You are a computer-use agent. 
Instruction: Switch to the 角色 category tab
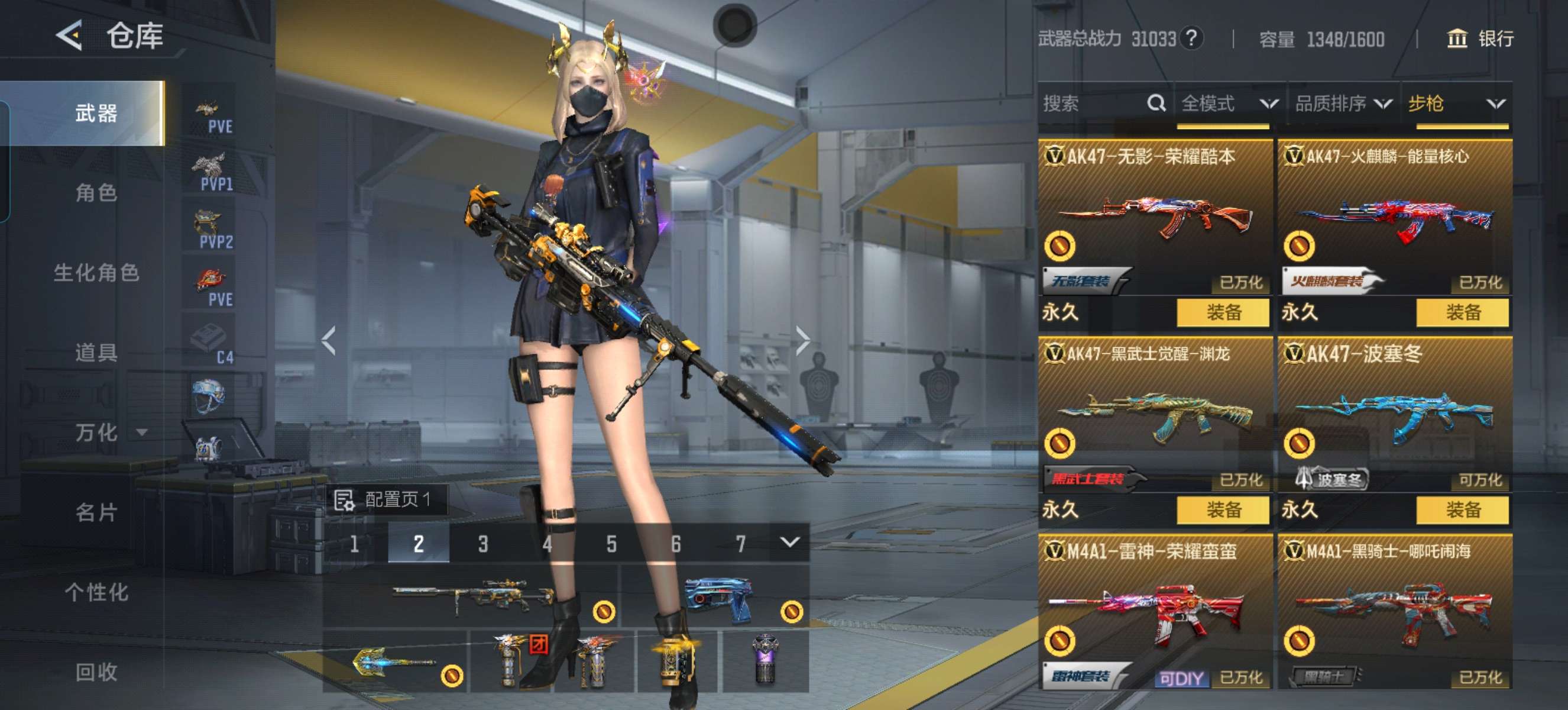(96, 193)
